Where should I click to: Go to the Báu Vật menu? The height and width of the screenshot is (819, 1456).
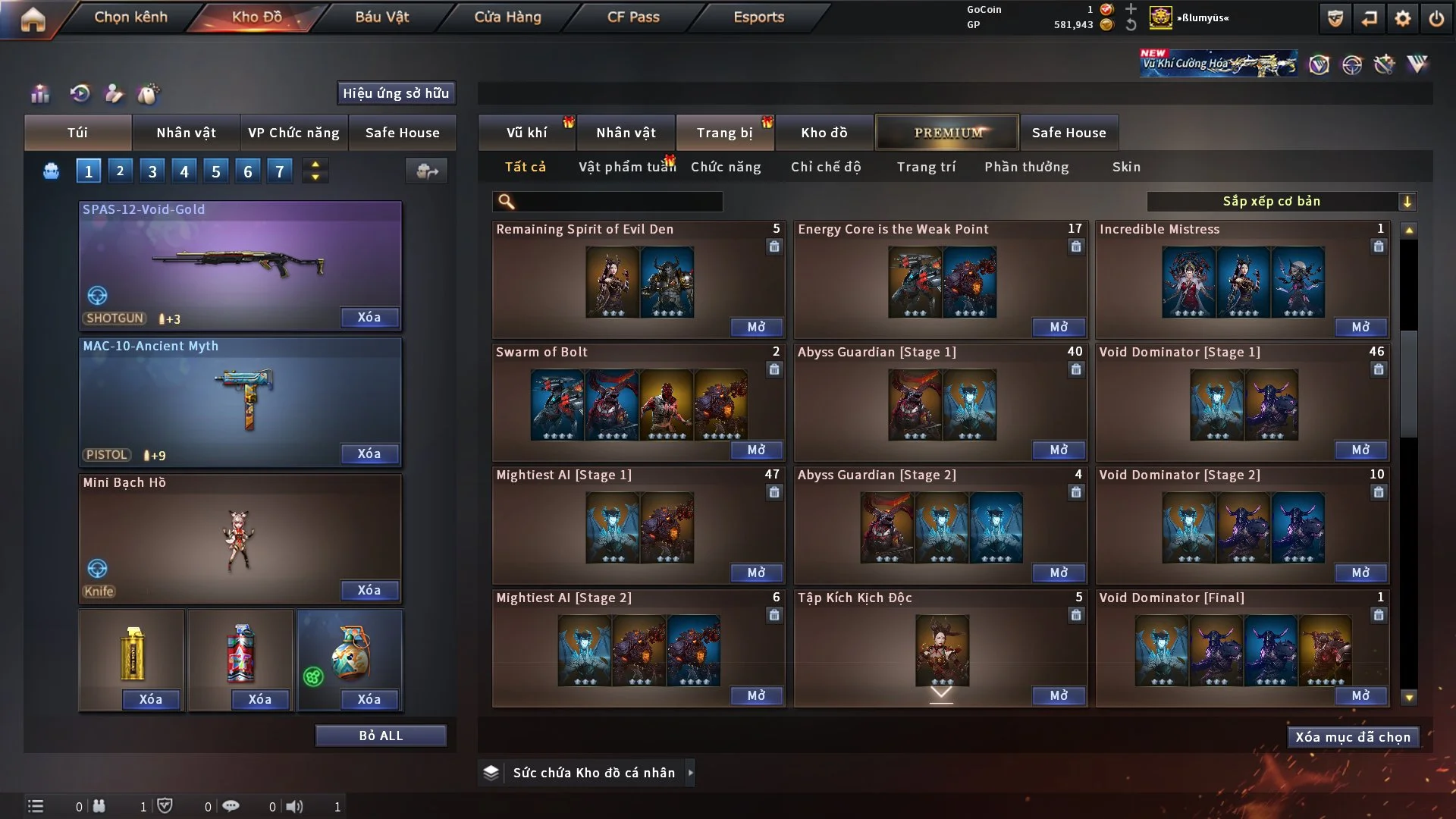[x=381, y=17]
